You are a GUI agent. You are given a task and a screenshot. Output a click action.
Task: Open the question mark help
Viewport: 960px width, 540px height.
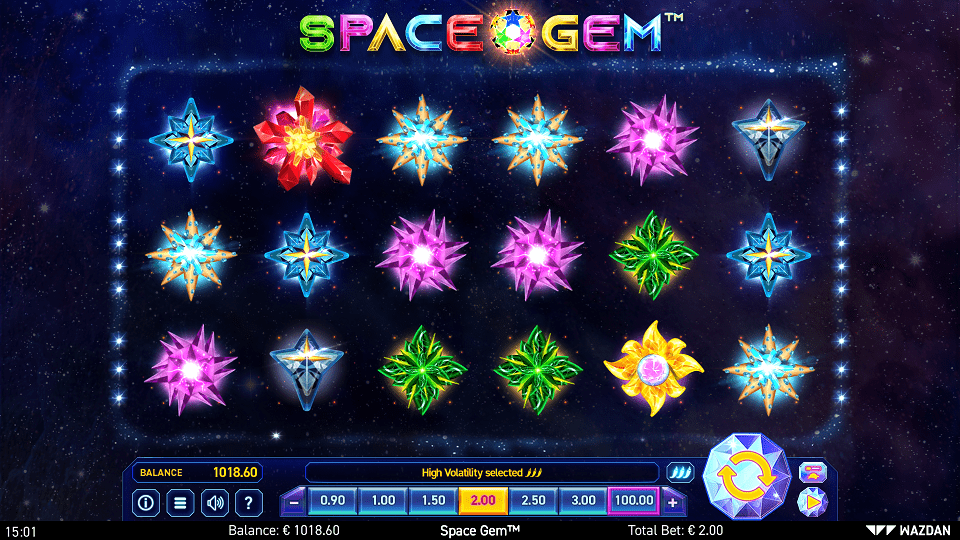point(249,502)
